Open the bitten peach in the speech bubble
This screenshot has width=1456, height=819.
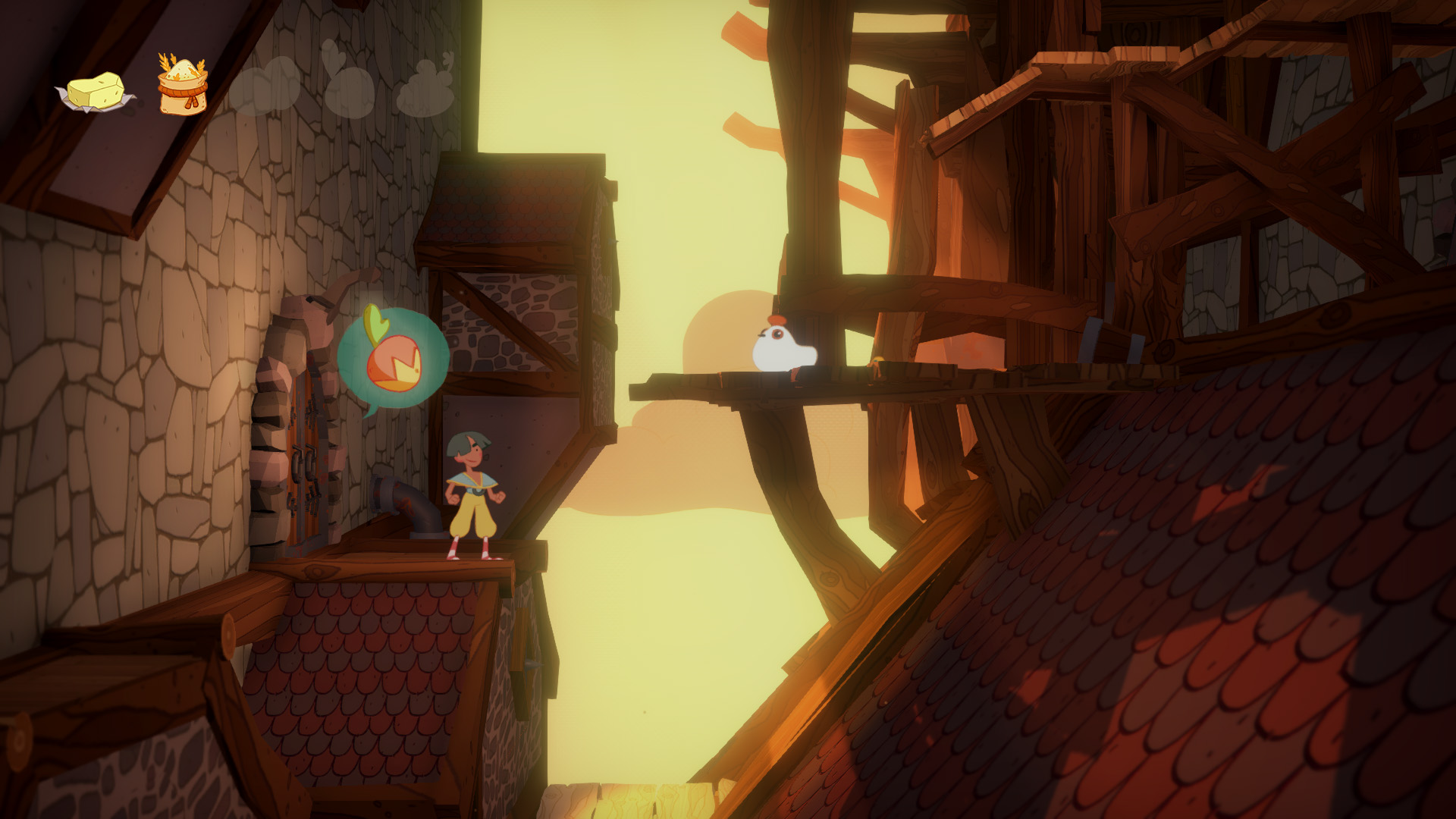(394, 362)
